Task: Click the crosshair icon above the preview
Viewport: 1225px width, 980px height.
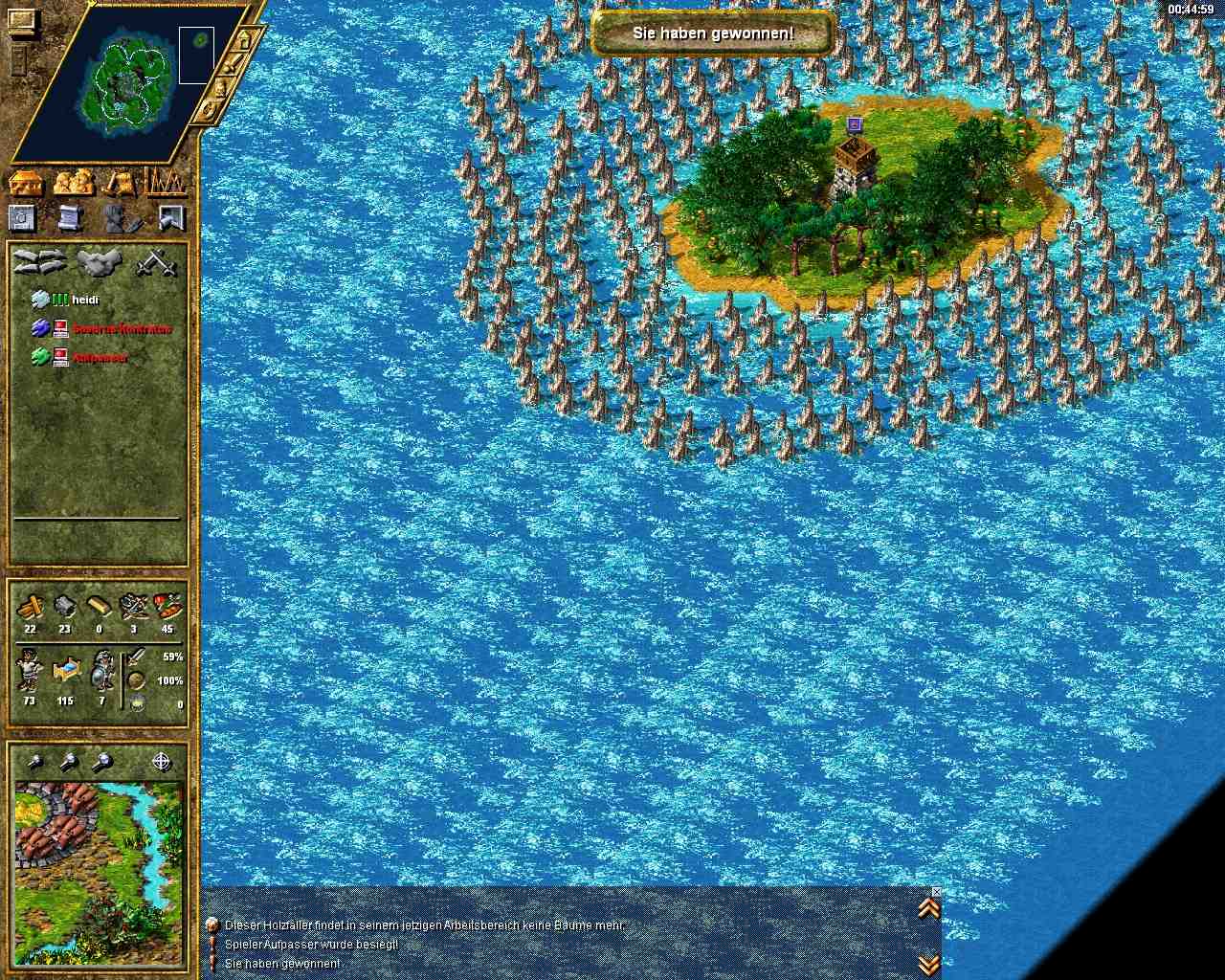Action: 161,762
